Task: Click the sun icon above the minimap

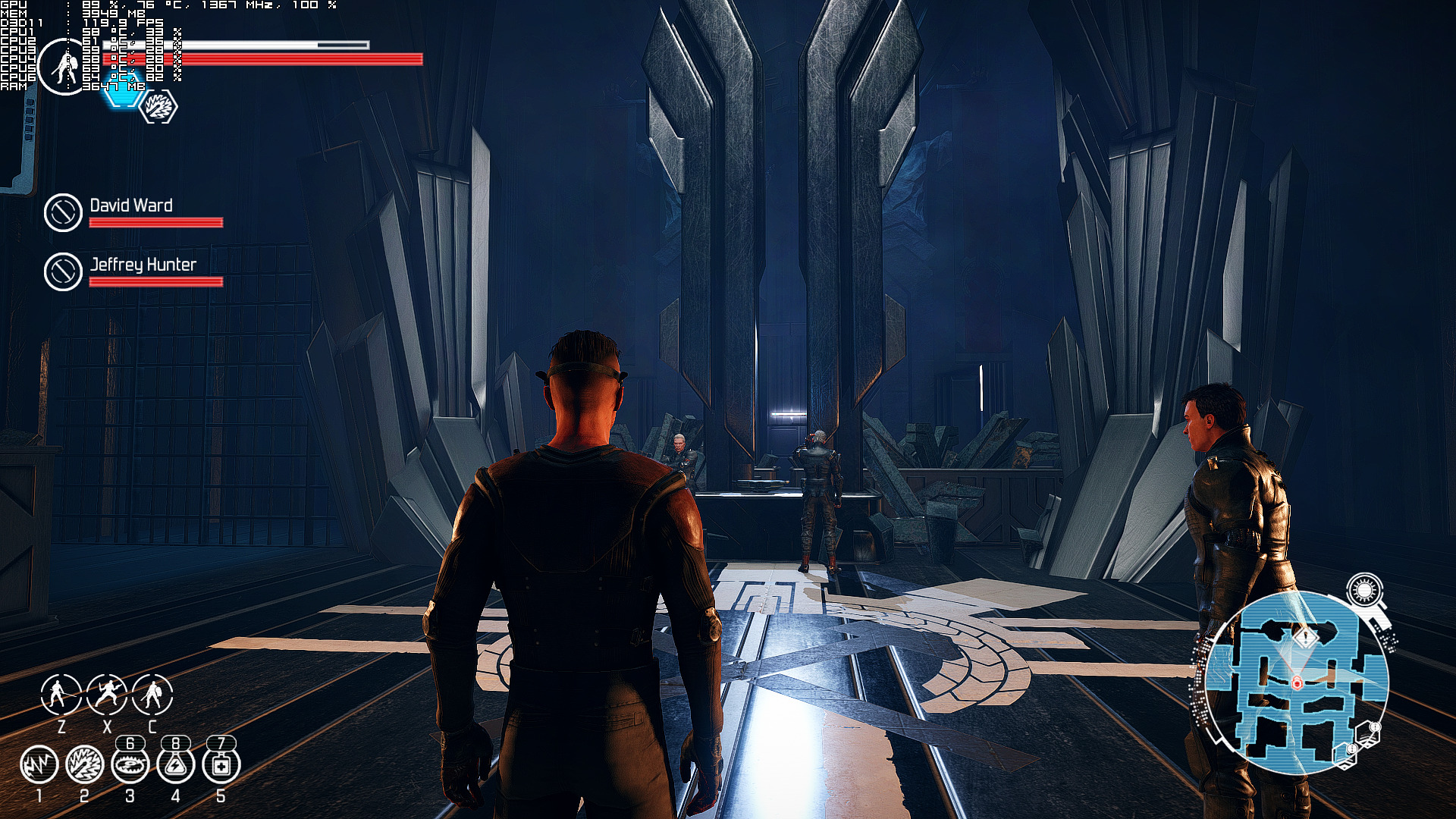Action: pos(1364,590)
